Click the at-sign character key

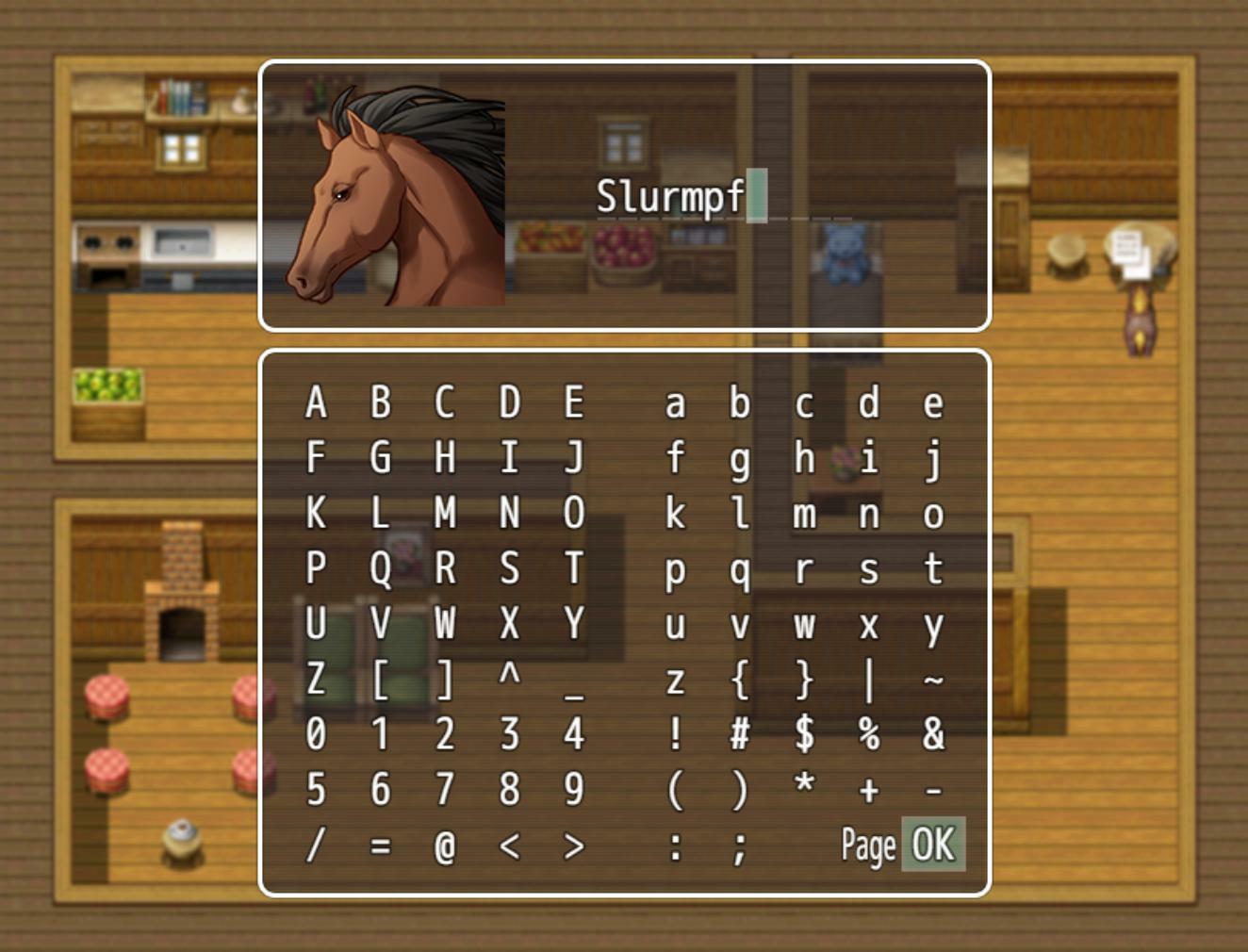click(443, 846)
